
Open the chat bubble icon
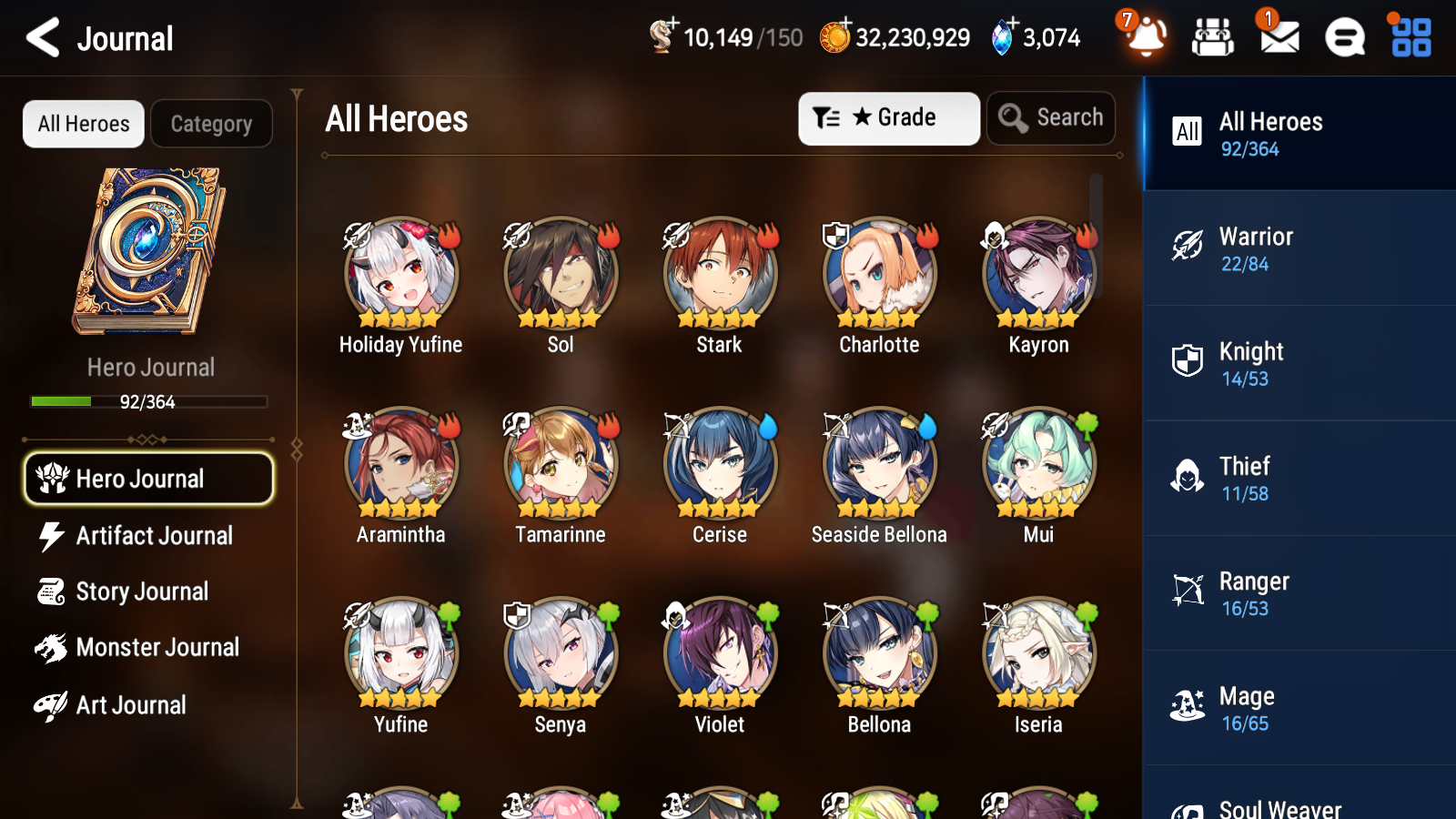tap(1343, 38)
